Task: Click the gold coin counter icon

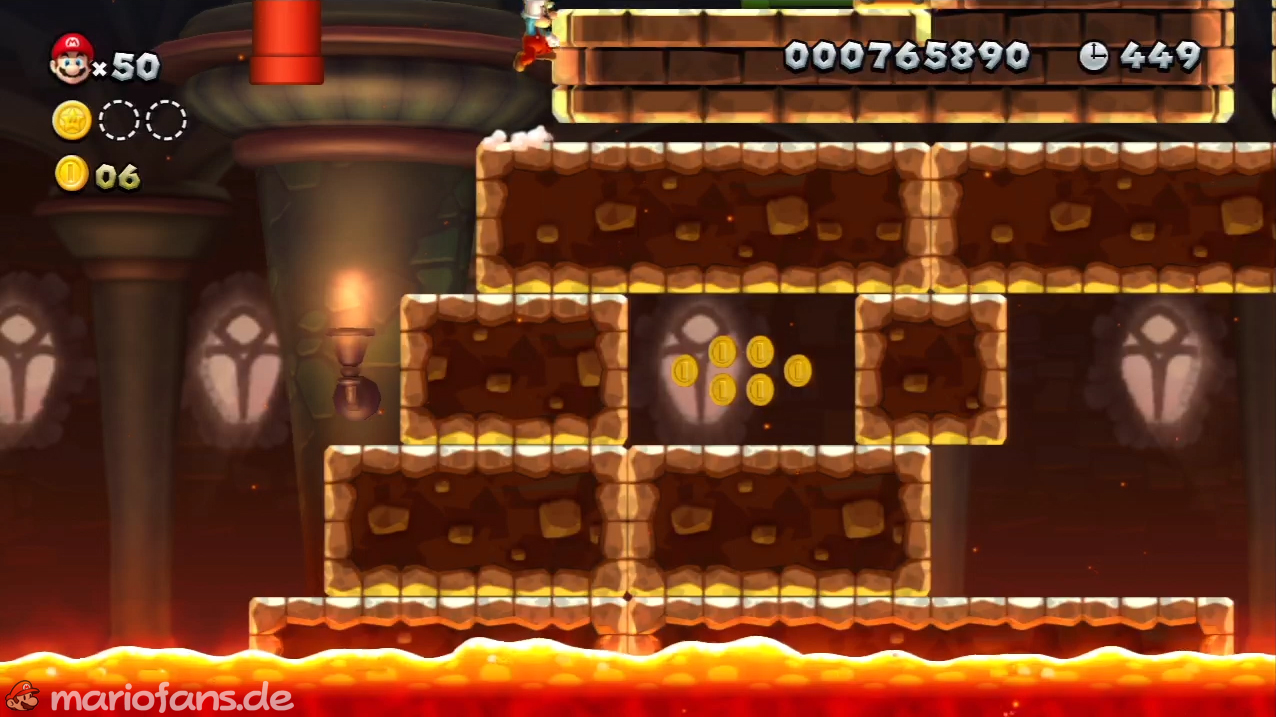Action: (x=71, y=174)
